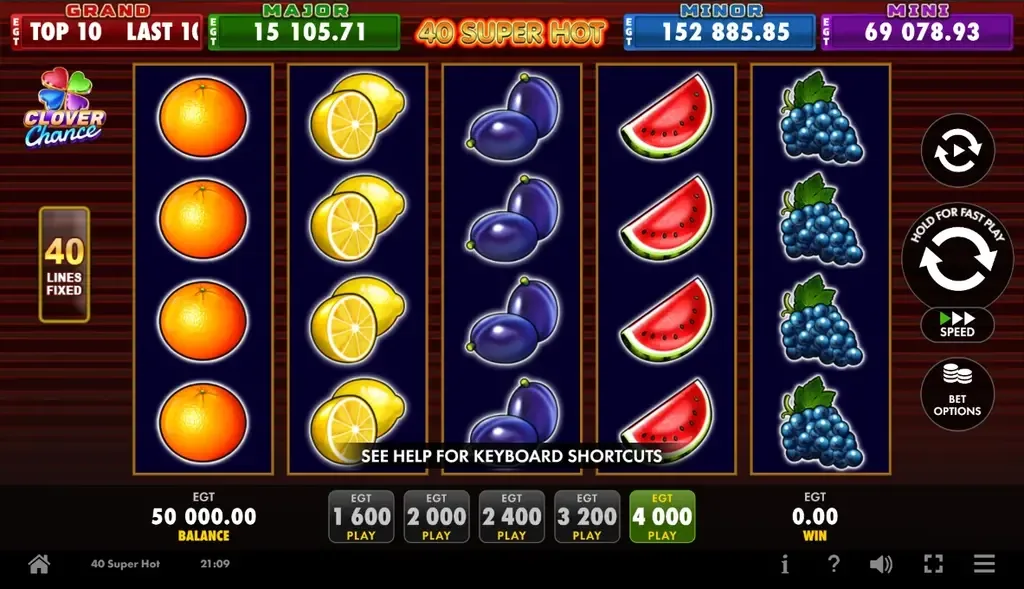1024x589 pixels.
Task: Open the Clover Chance logo
Action: pyautogui.click(x=63, y=109)
